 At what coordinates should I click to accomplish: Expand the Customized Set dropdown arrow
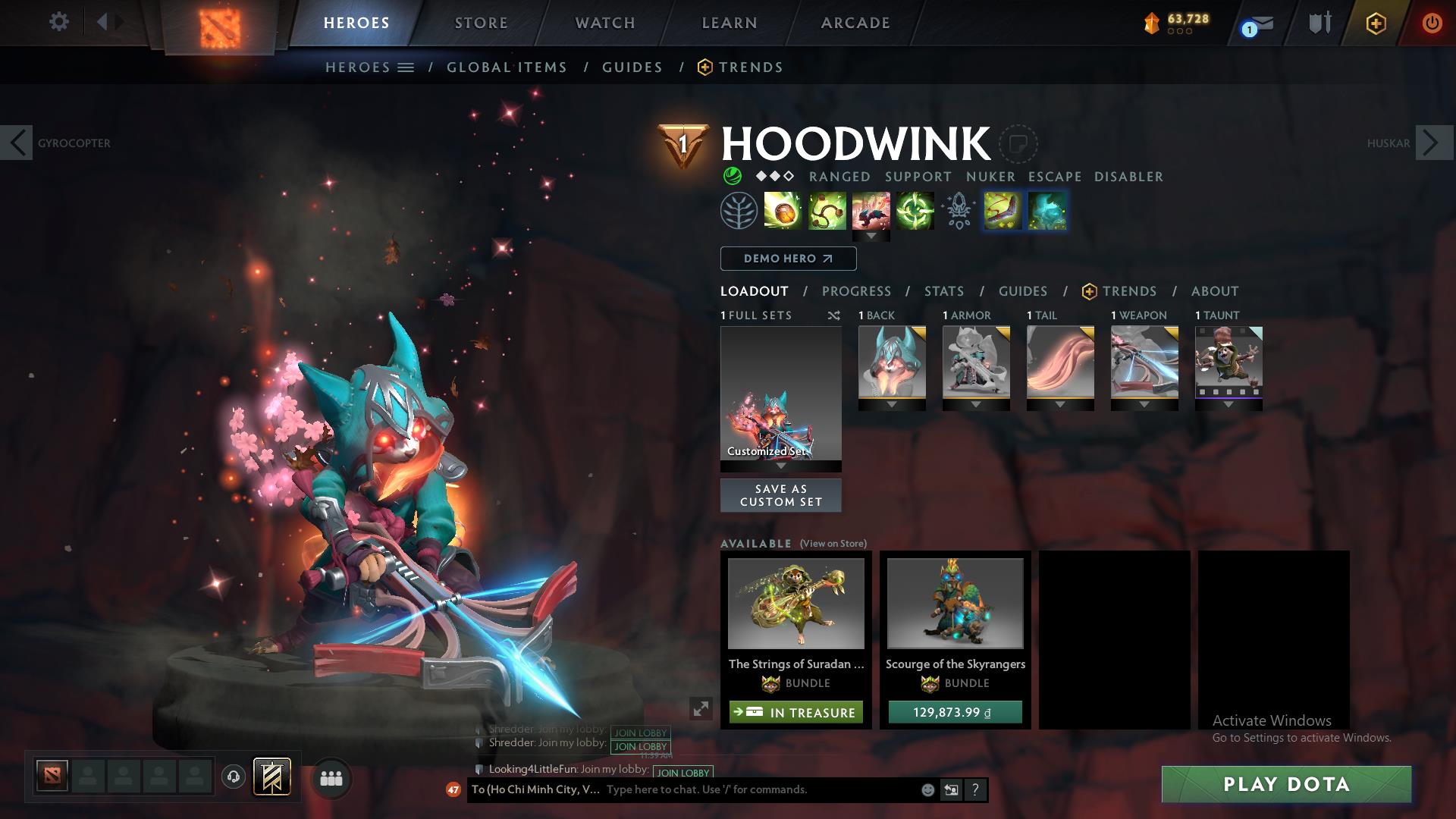[x=780, y=466]
